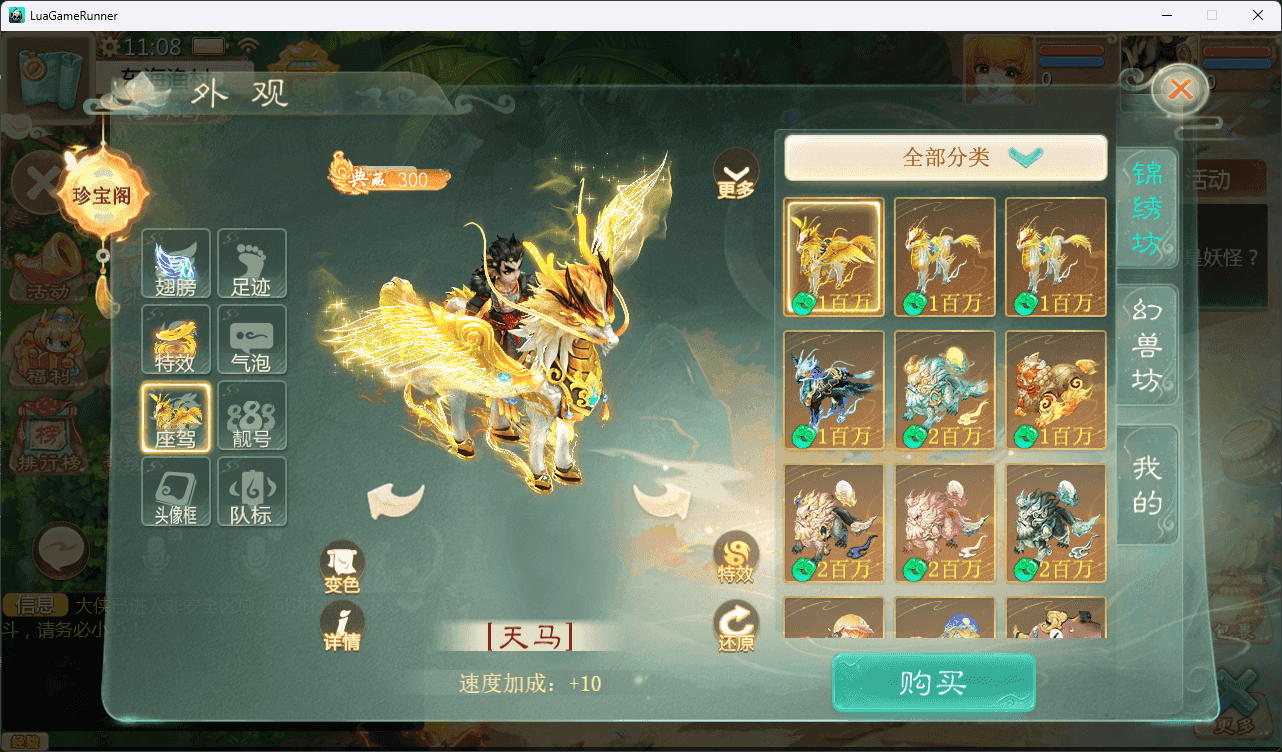This screenshot has width=1282, height=752.
Task: Expand the 更多 options panel
Action: click(x=736, y=177)
